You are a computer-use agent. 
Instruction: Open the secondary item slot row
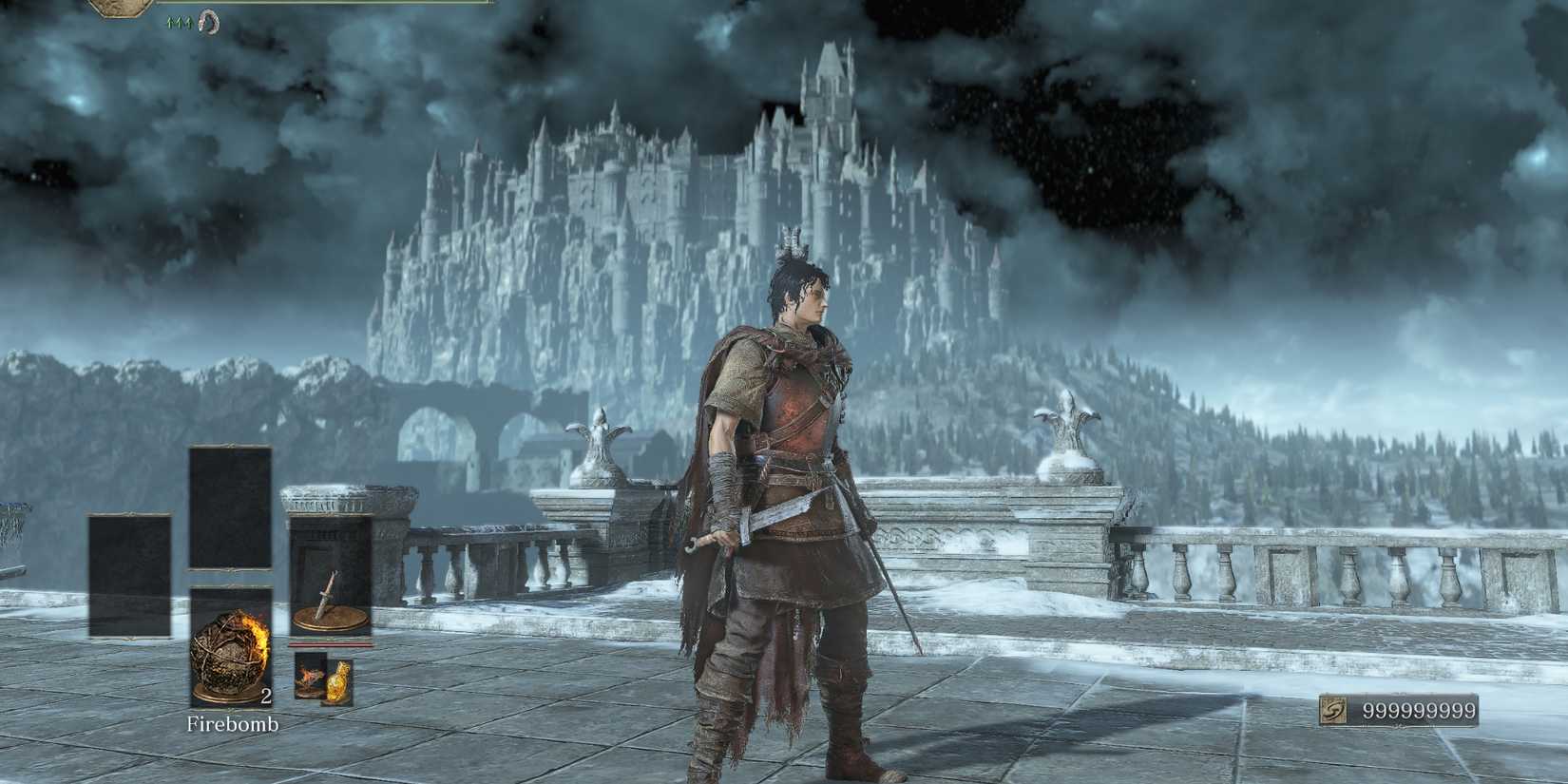click(323, 677)
